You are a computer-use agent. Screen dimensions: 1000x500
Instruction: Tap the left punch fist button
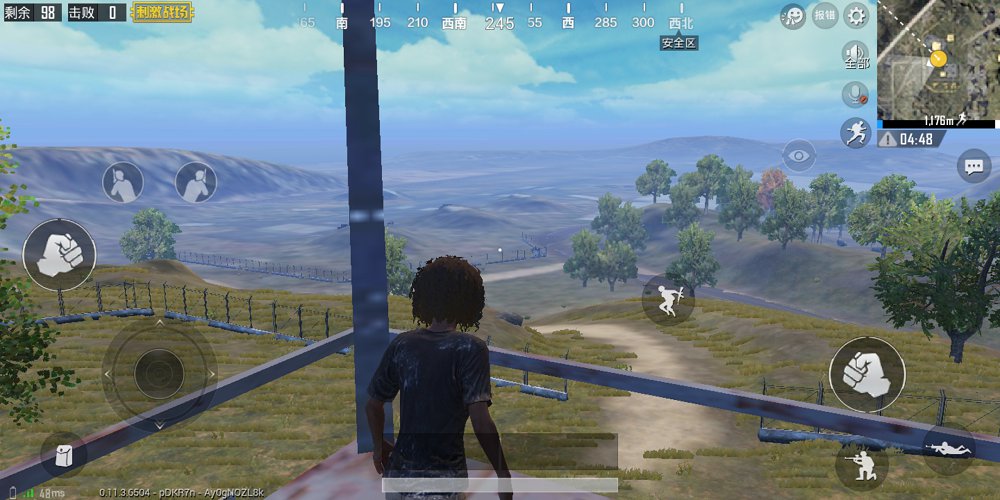click(x=59, y=255)
